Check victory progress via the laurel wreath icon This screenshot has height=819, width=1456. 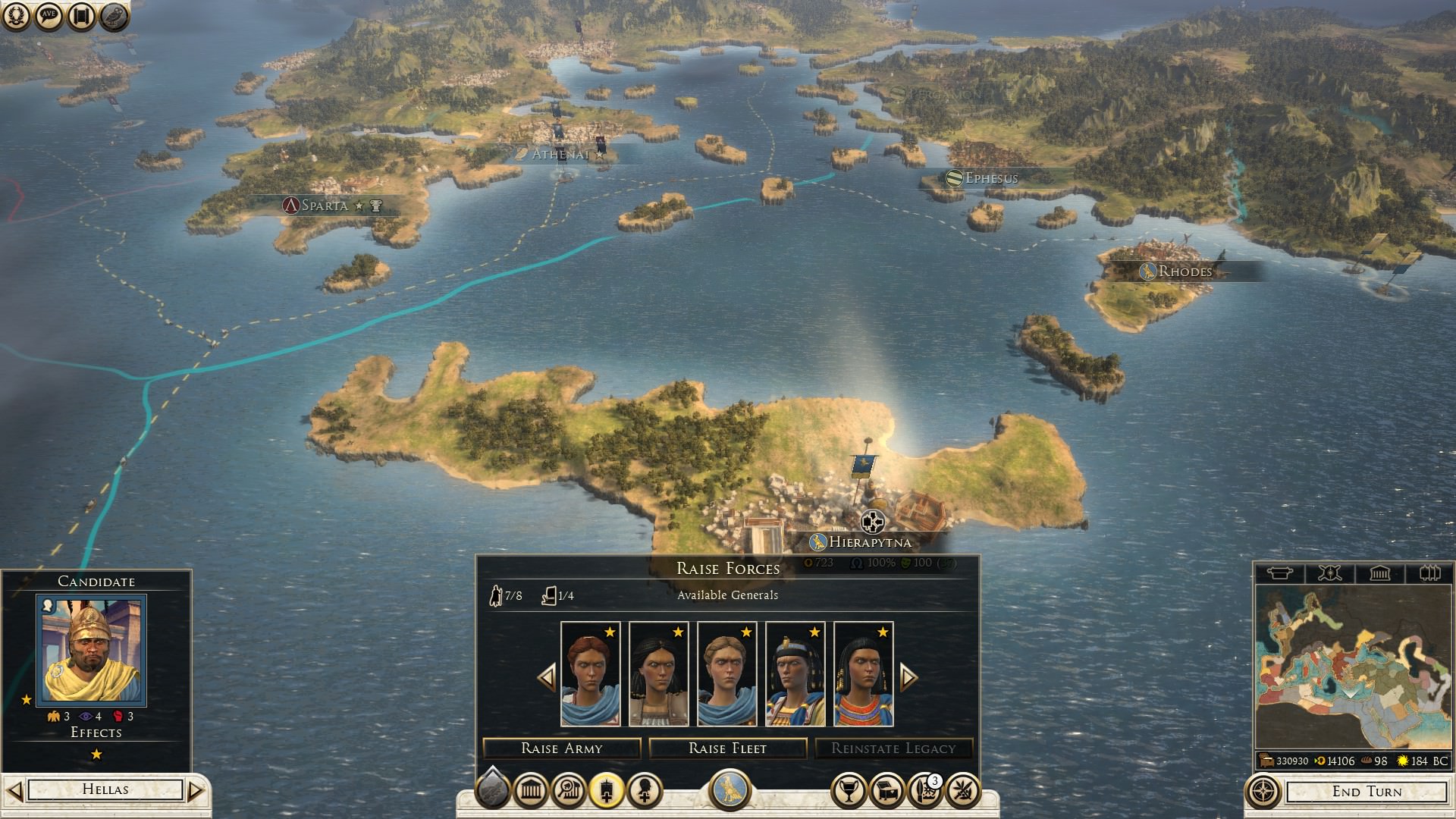pos(18,15)
